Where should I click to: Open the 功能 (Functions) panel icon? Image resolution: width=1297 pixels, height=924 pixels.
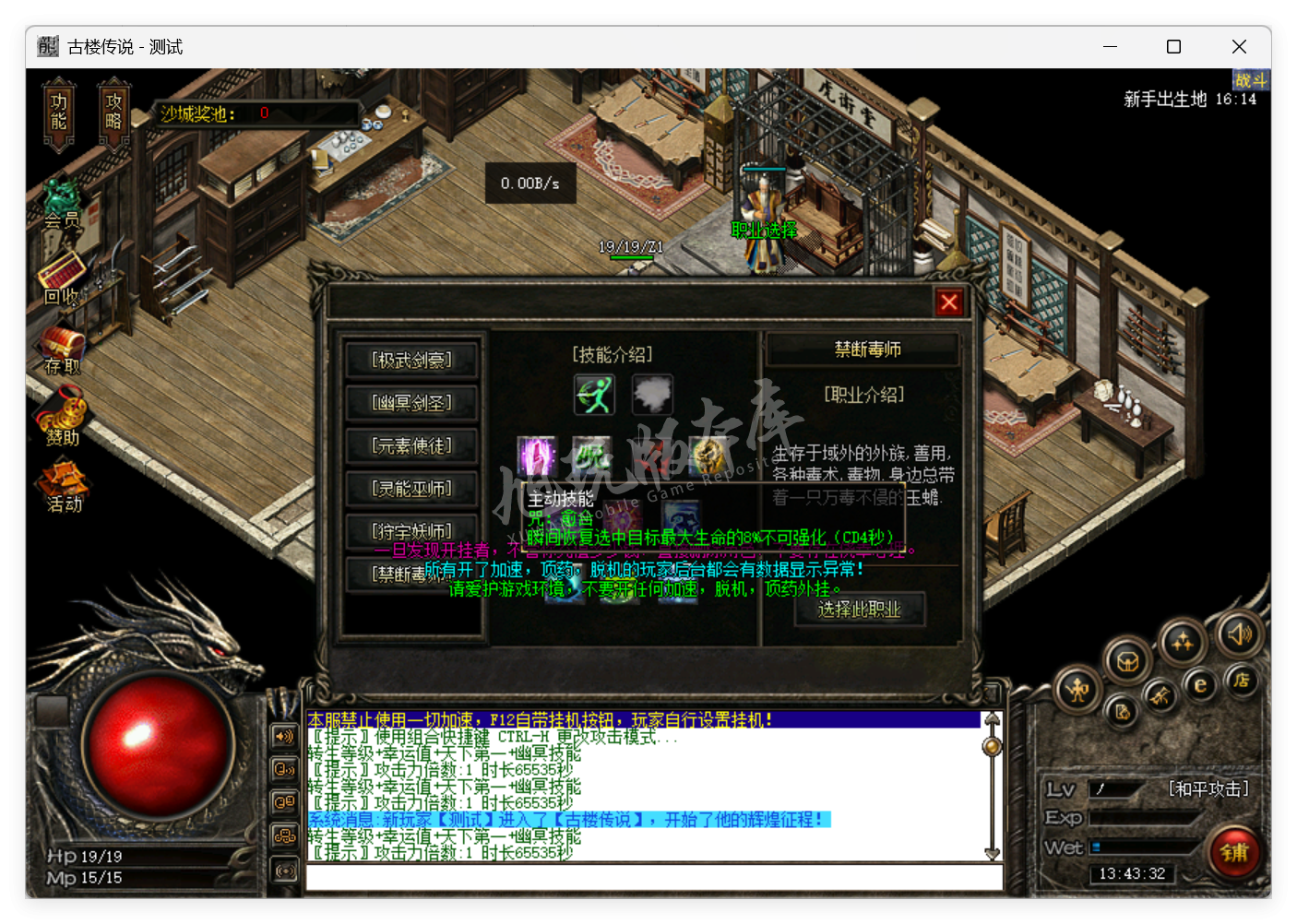(57, 113)
